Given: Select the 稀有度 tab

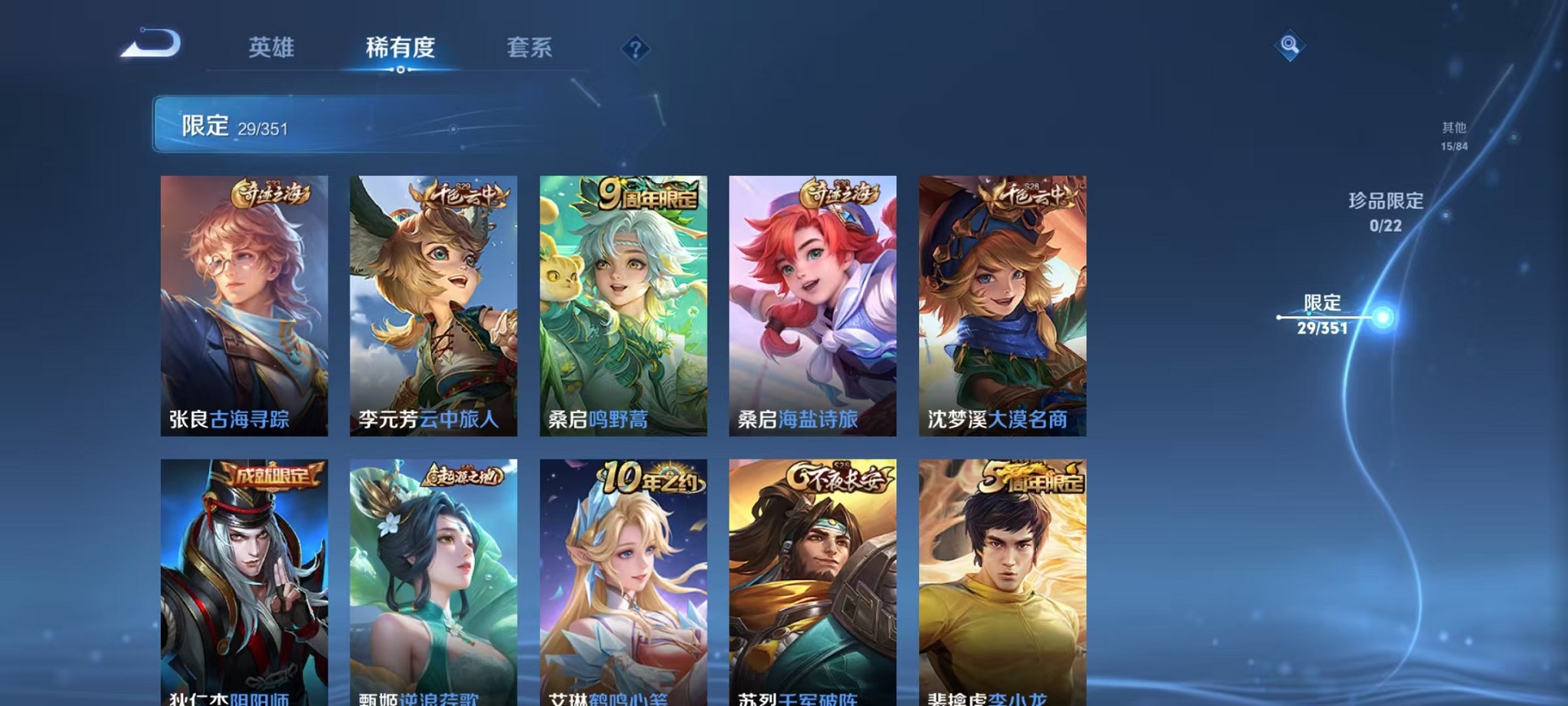Looking at the screenshot, I should point(400,48).
